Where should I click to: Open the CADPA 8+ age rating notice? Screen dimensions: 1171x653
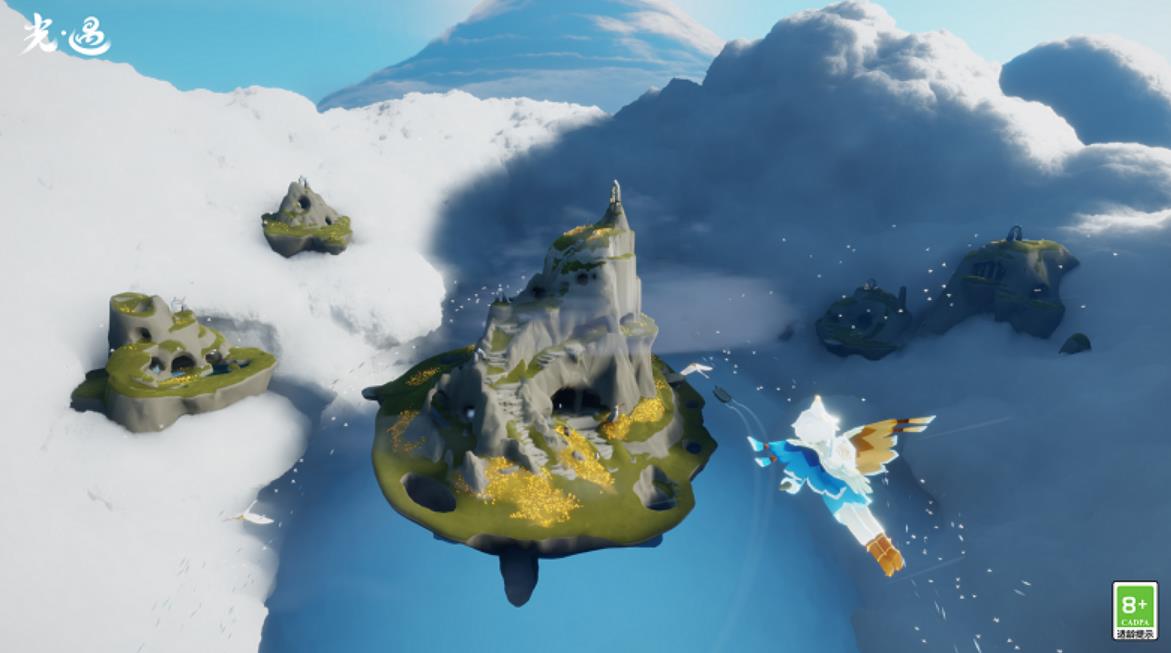[1134, 610]
